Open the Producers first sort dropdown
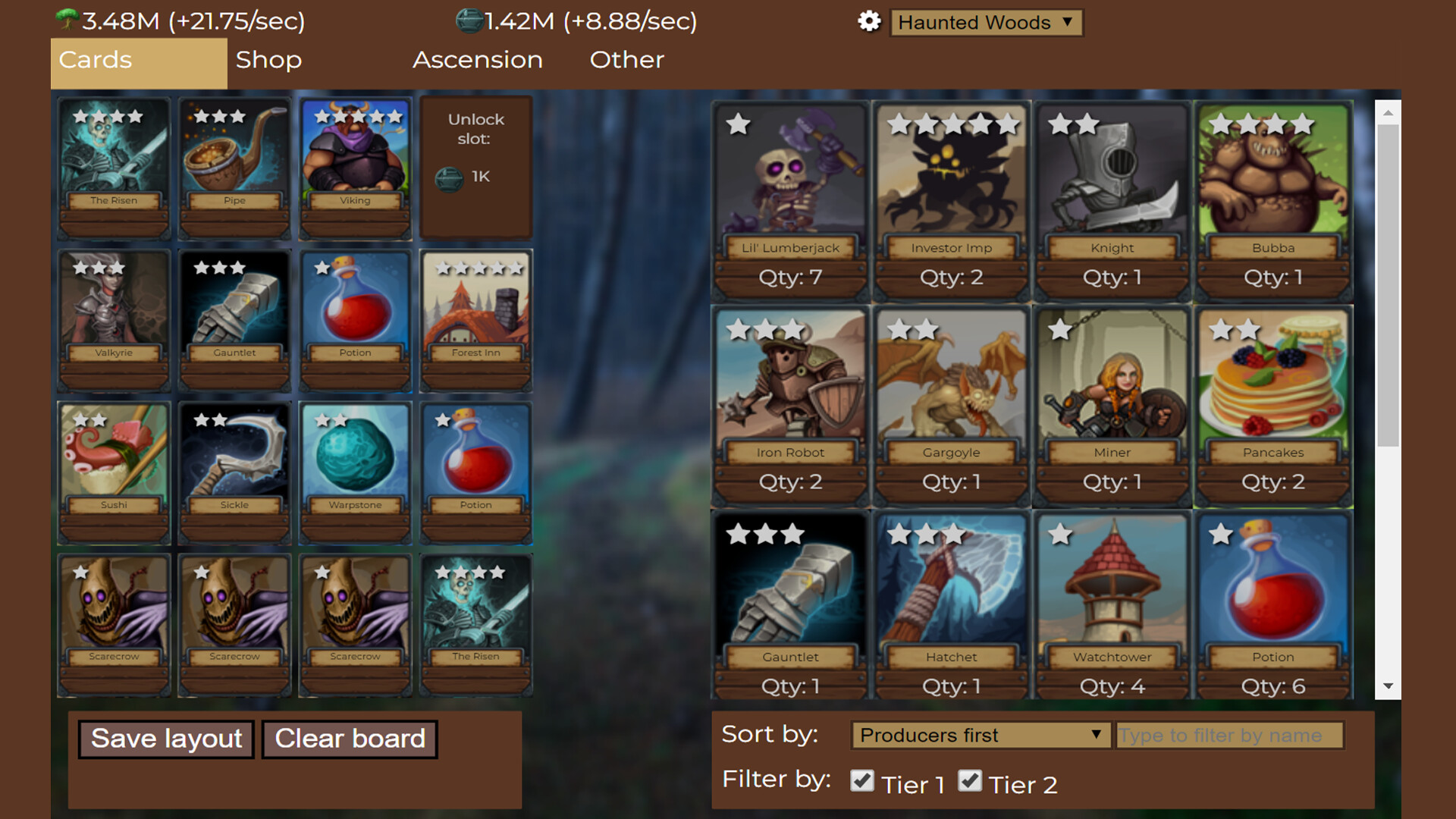1456x819 pixels. tap(980, 734)
